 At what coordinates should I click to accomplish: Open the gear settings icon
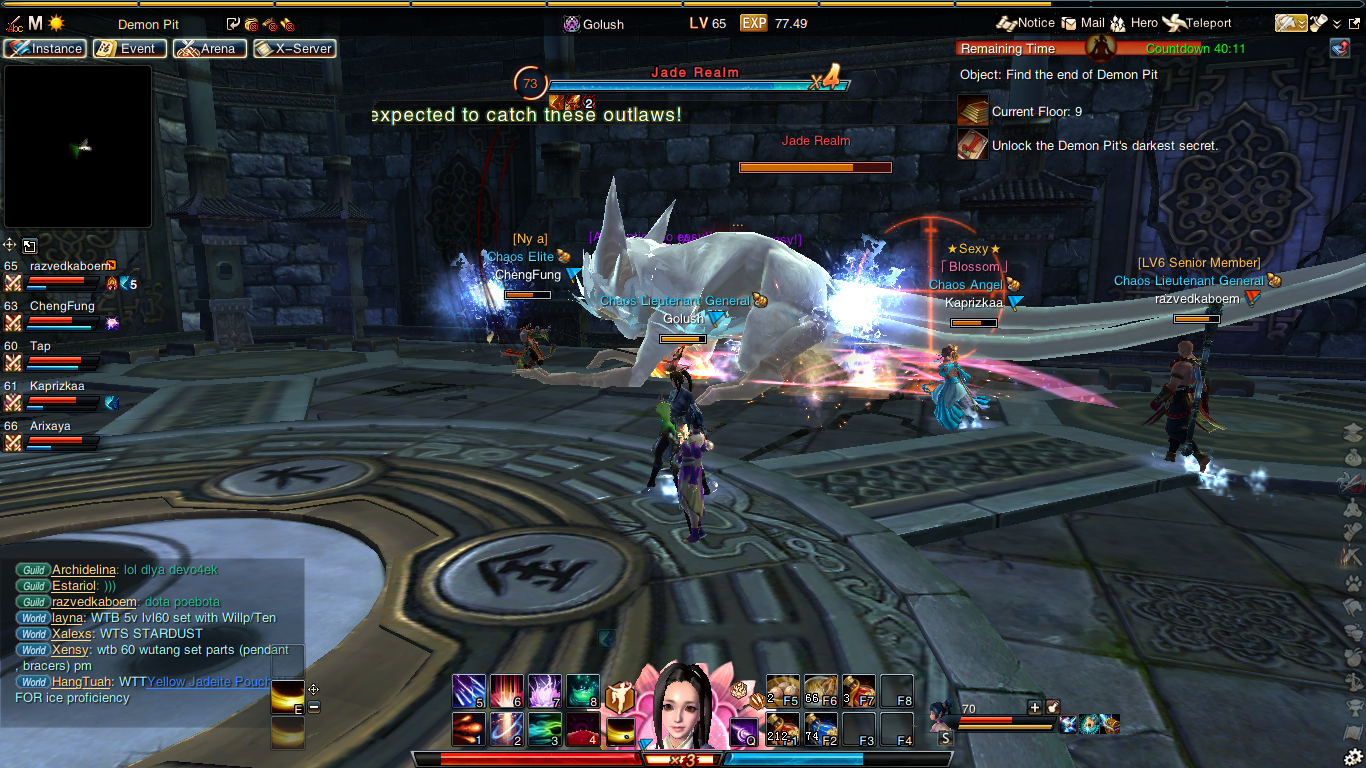pyautogui.click(x=1353, y=756)
